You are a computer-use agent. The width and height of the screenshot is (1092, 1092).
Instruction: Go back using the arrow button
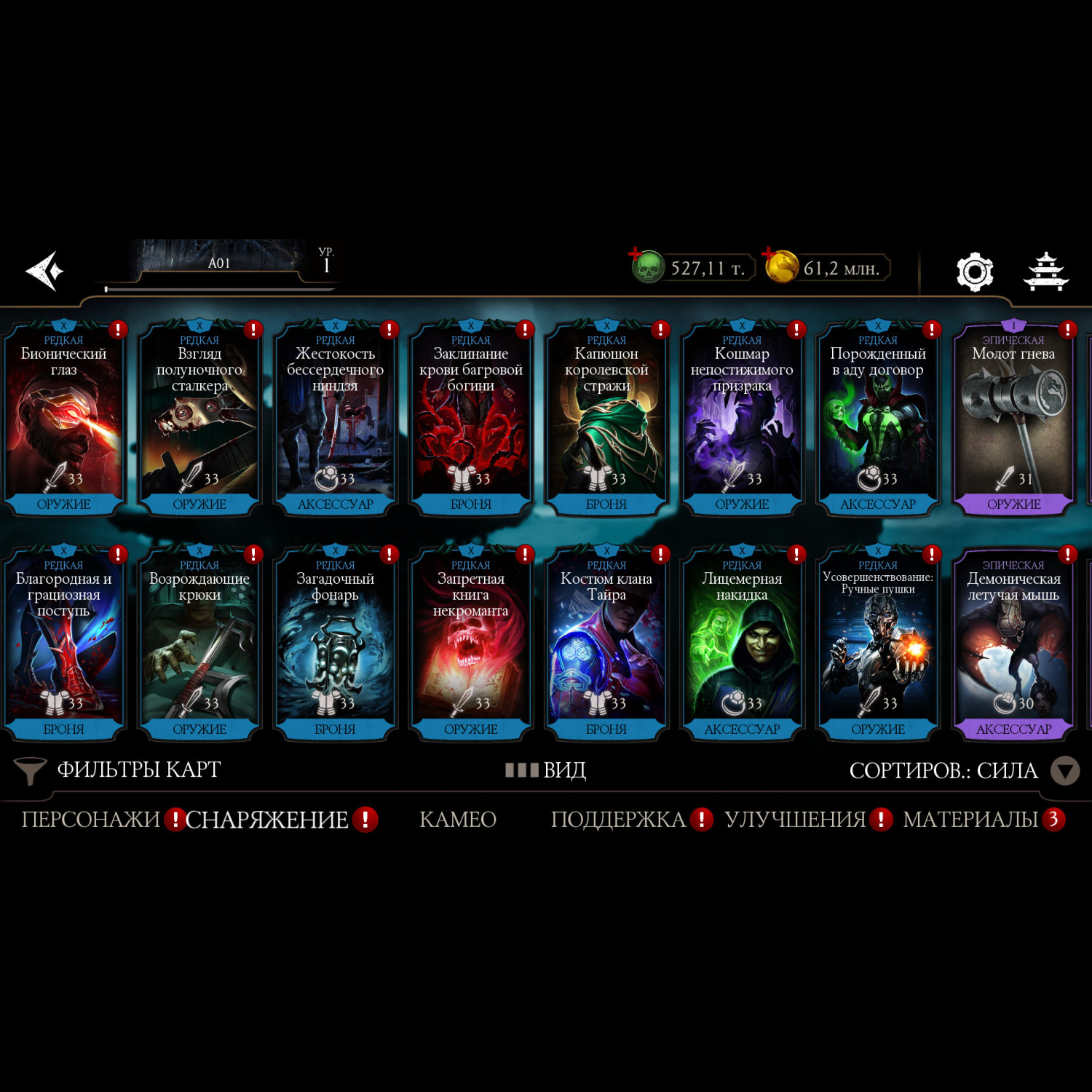coord(45,271)
